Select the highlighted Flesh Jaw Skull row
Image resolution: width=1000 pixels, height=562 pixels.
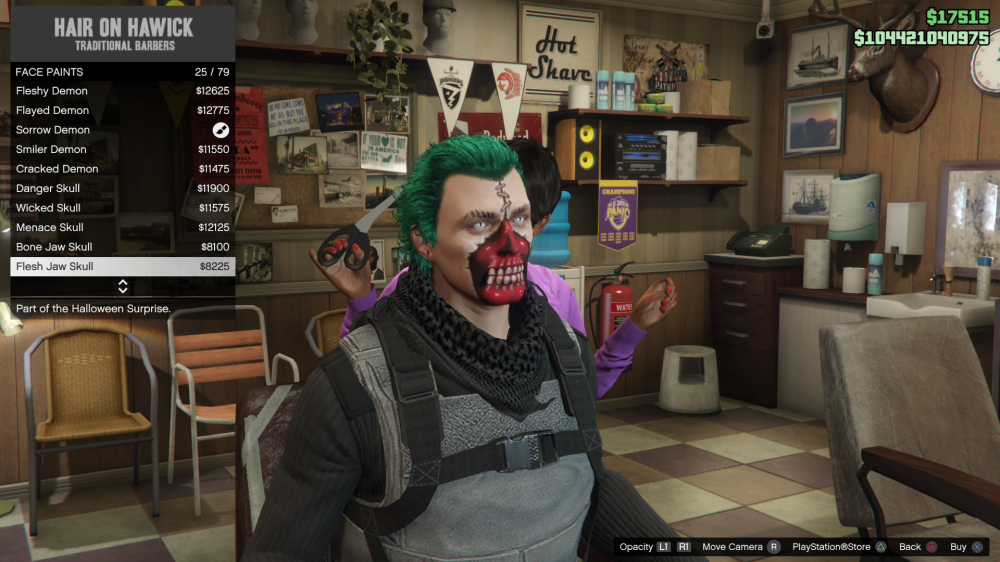point(122,267)
